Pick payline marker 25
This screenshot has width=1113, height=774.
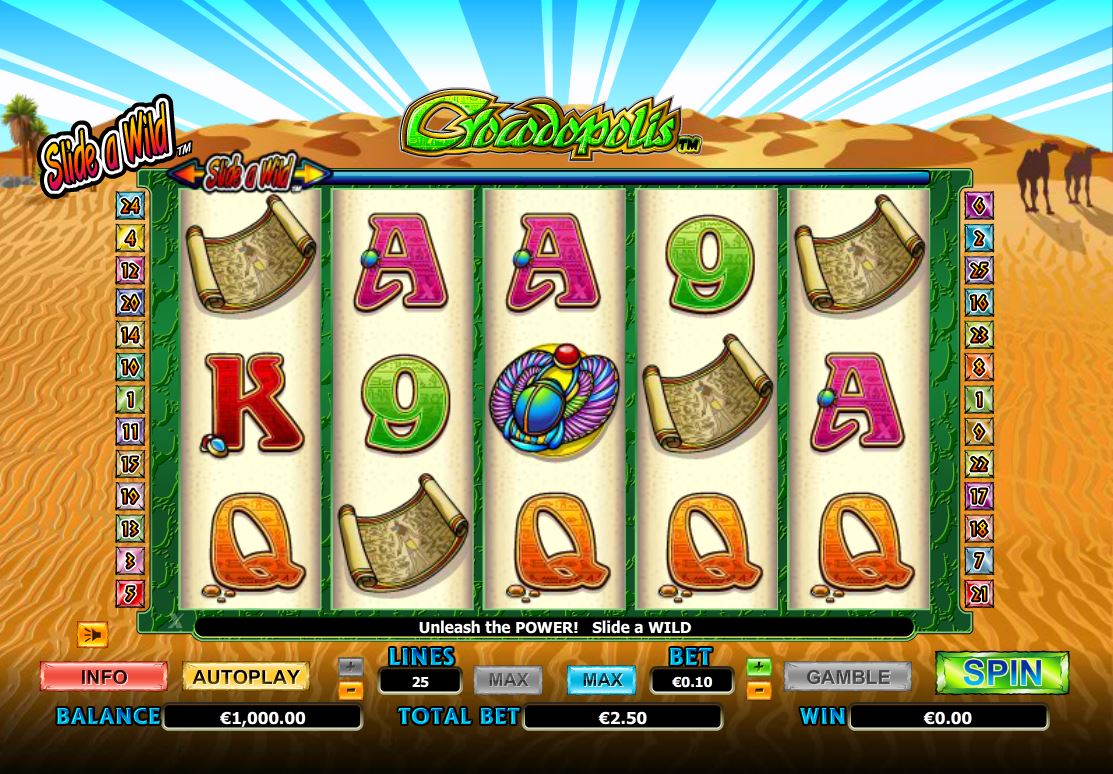(978, 270)
